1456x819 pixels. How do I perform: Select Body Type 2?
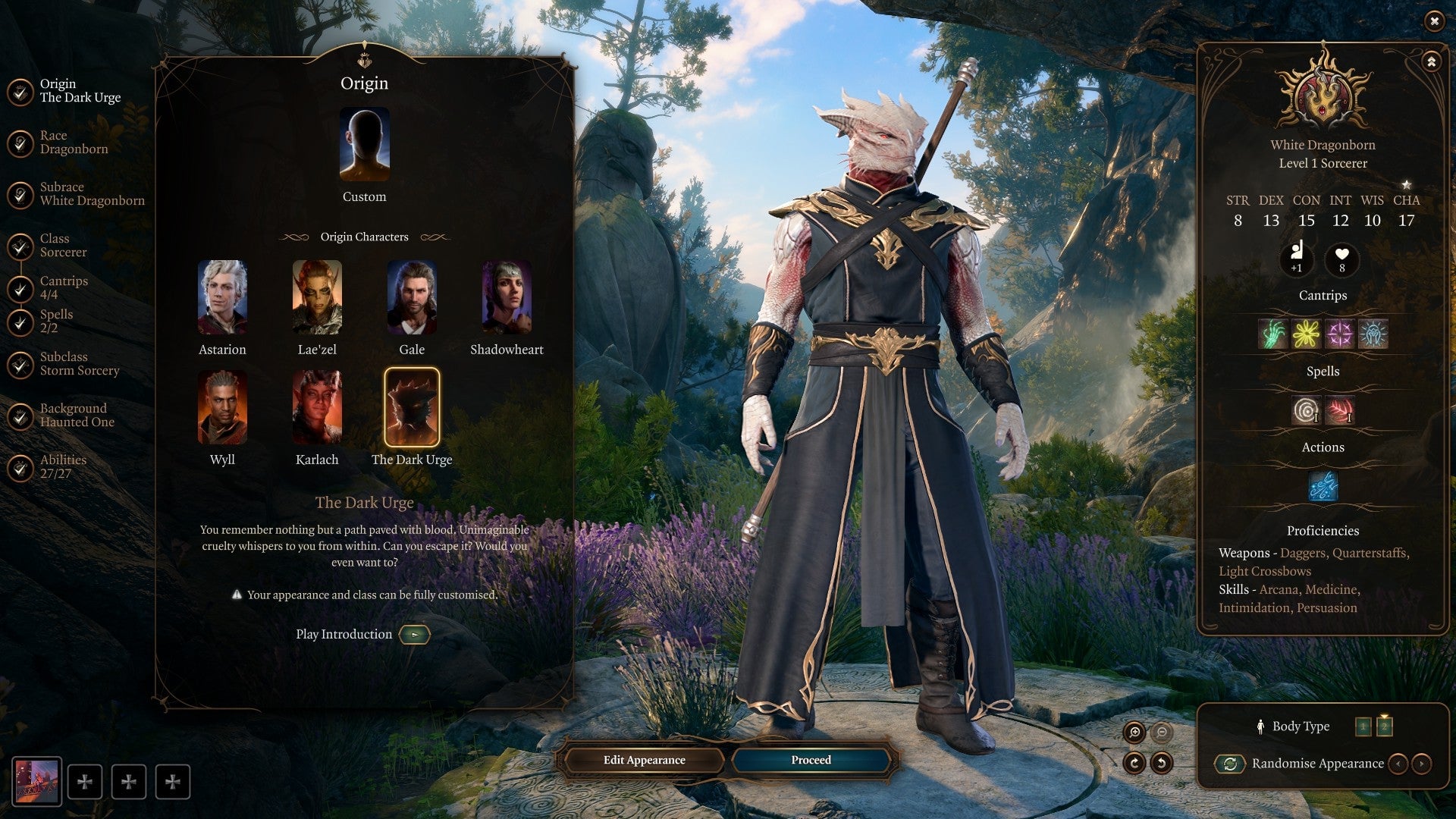point(1385,725)
